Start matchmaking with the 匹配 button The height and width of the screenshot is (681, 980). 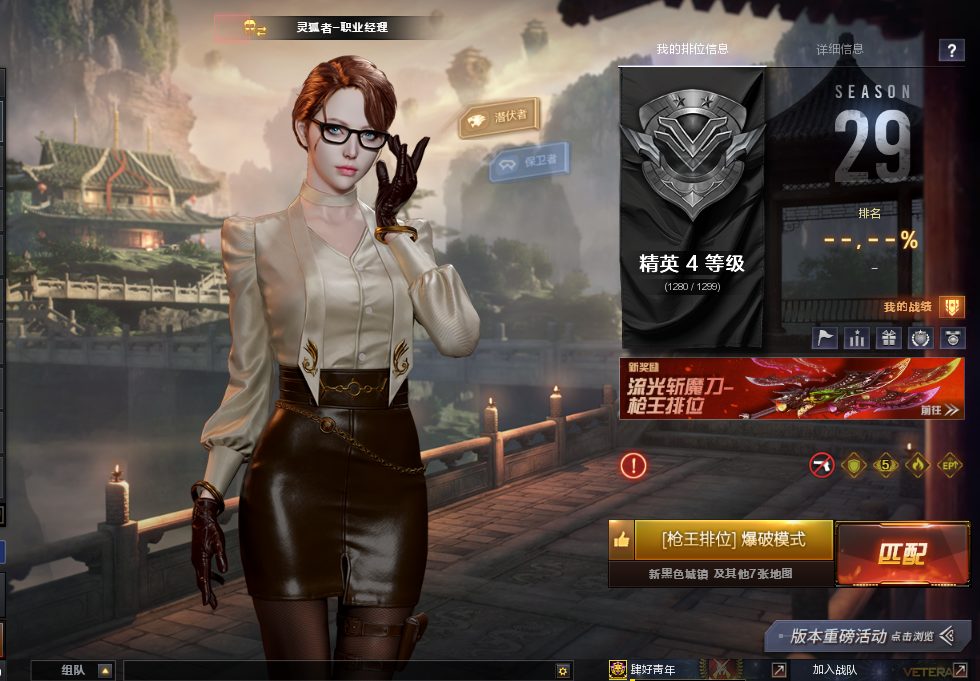click(x=902, y=554)
